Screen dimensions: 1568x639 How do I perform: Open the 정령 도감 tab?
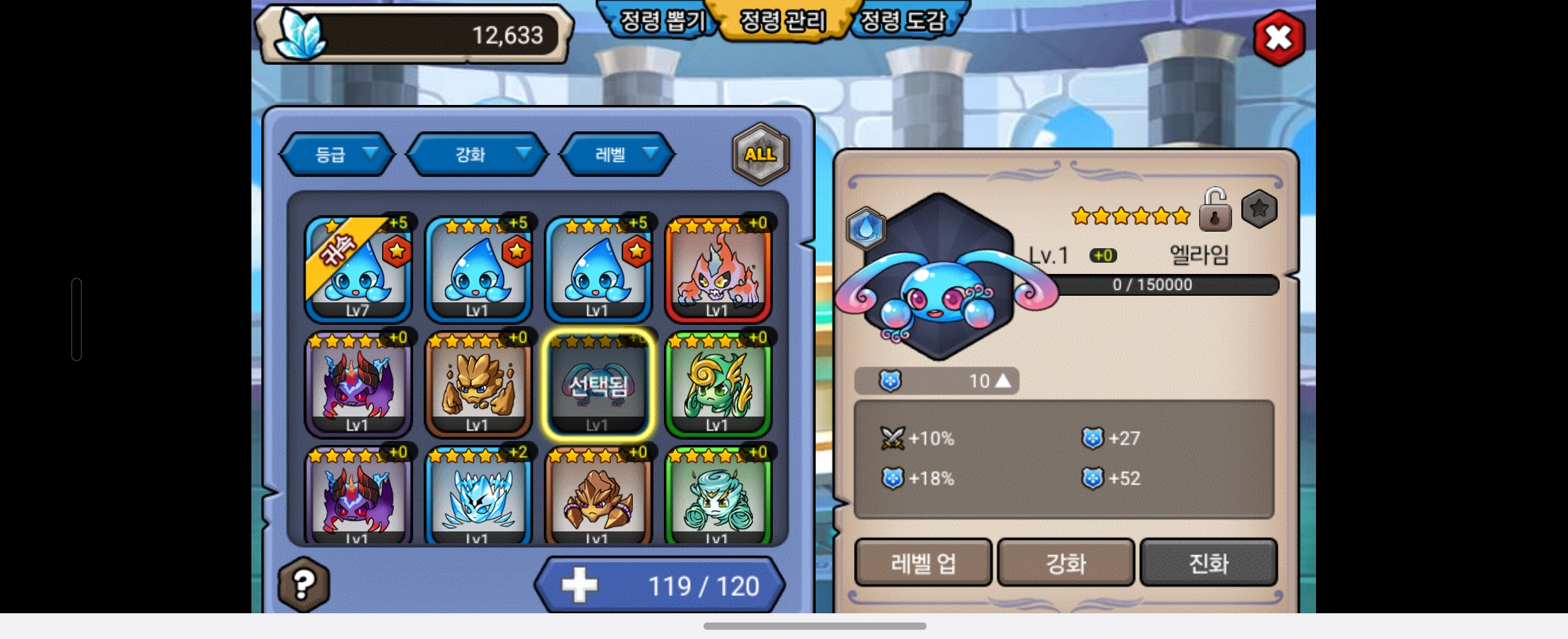coord(904,21)
